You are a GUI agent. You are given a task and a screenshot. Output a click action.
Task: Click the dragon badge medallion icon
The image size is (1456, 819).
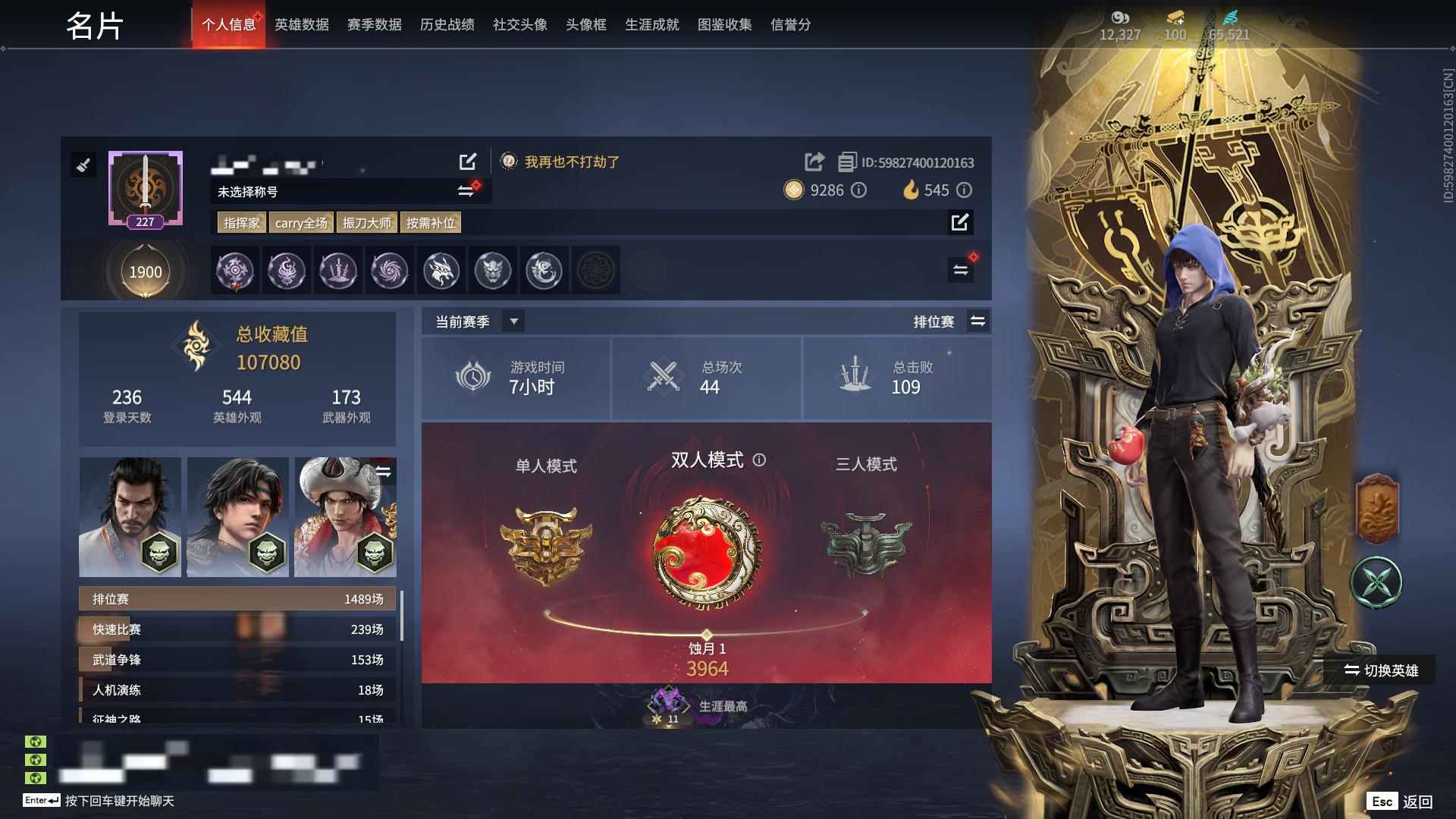(x=441, y=271)
